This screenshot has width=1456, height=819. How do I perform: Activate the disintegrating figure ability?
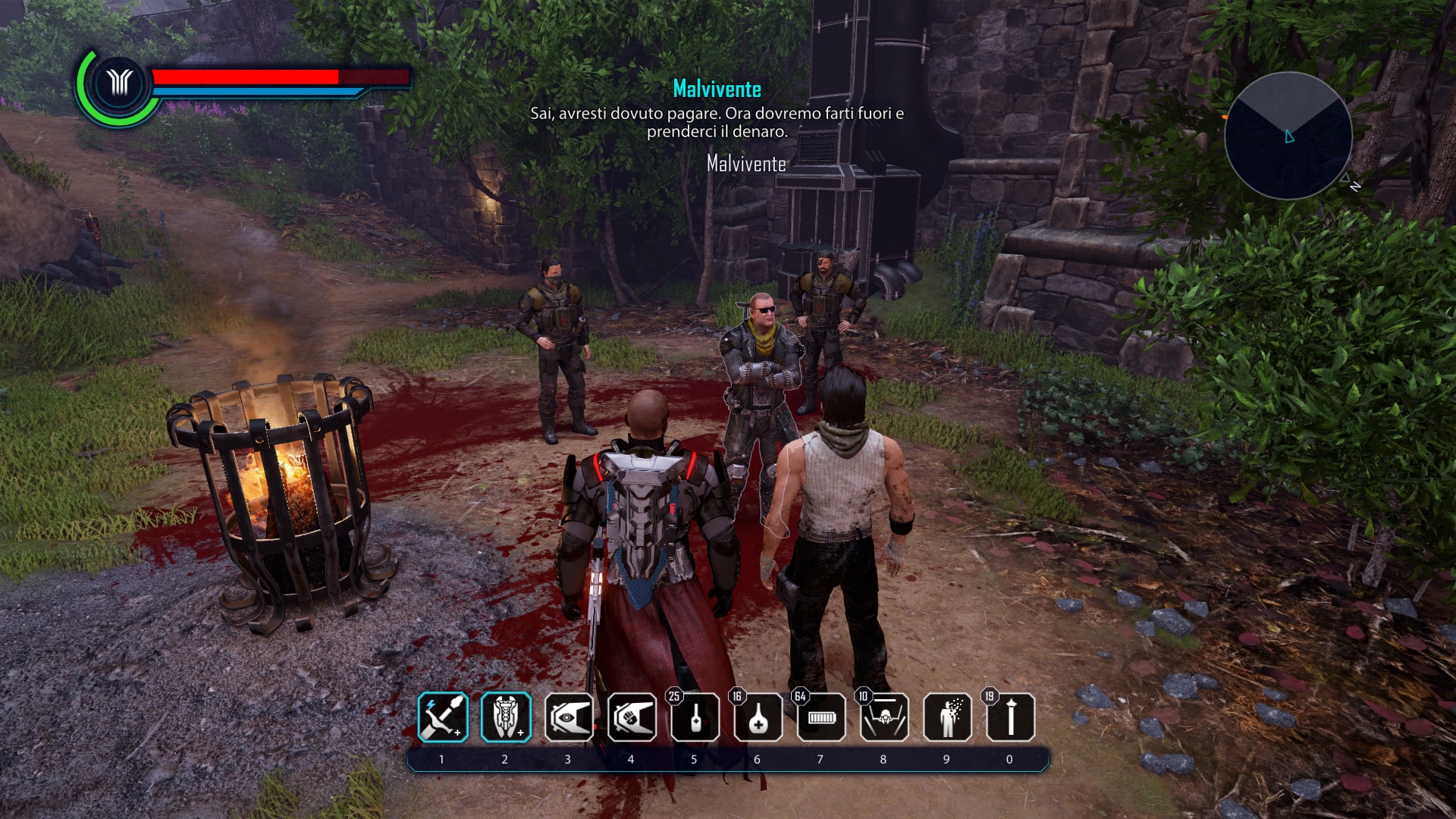point(947,717)
